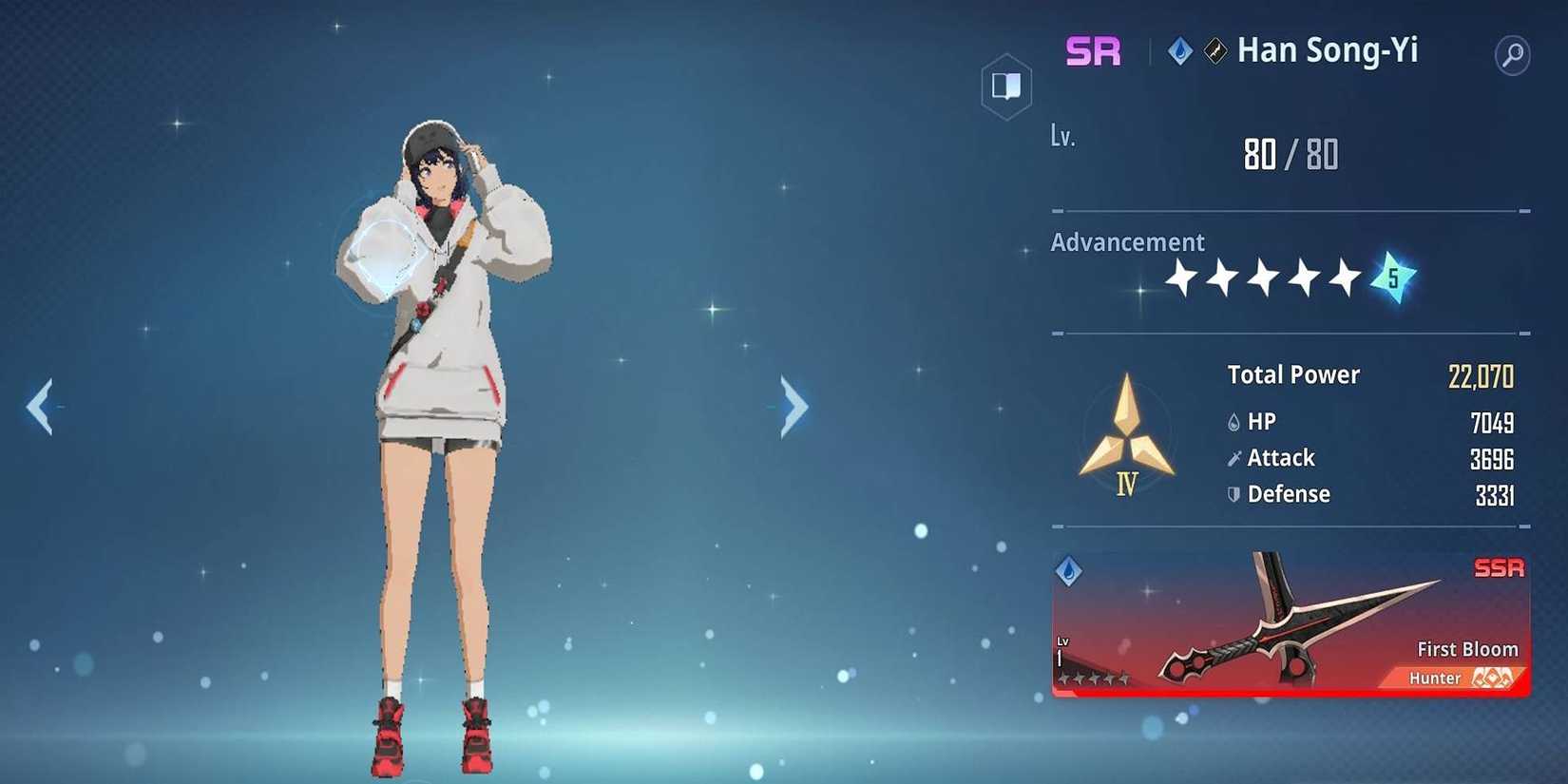Select the character name Han Song-Yi
Image resolution: width=1568 pixels, height=784 pixels.
[x=1328, y=51]
